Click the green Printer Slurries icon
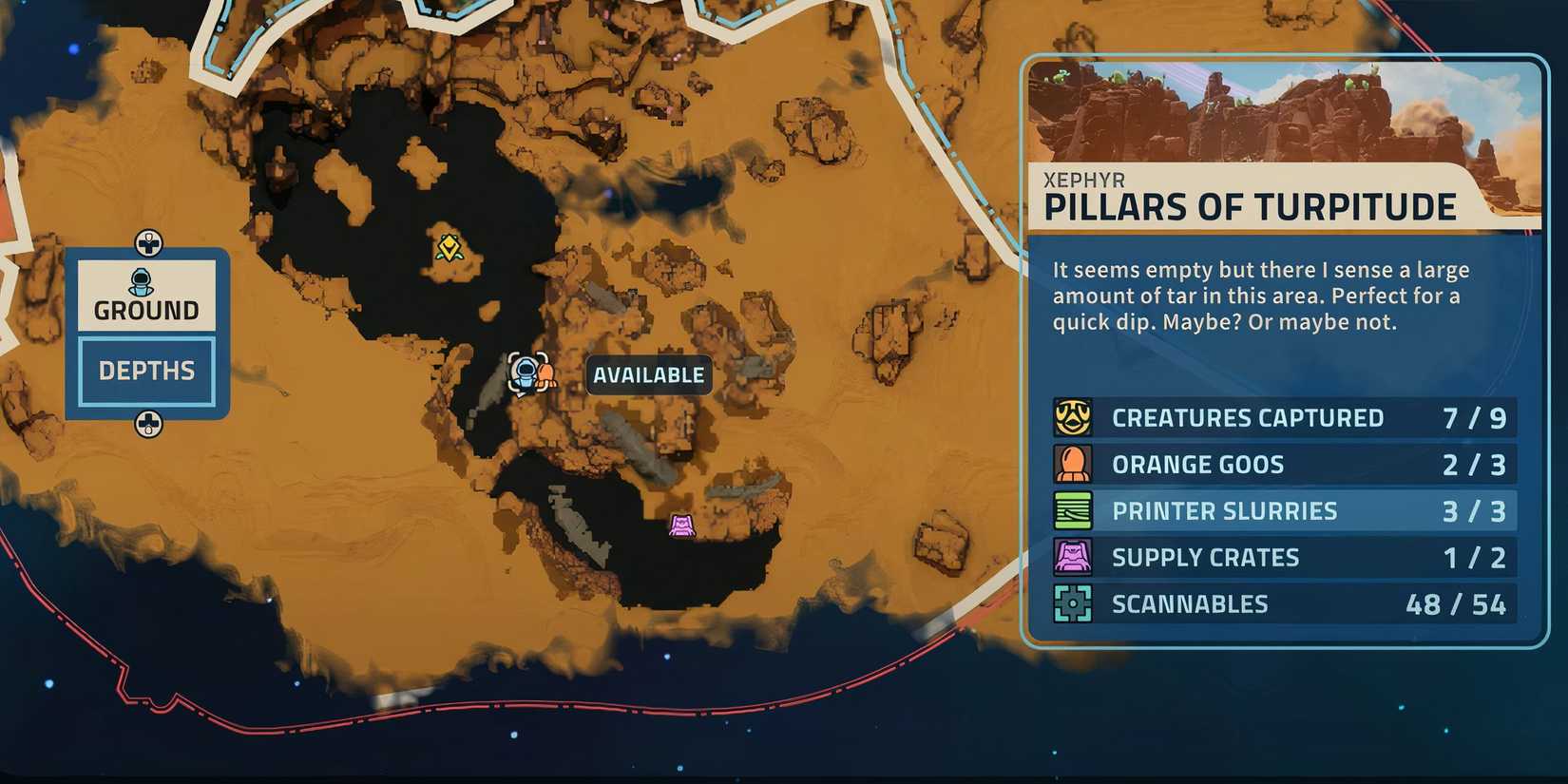Image resolution: width=1568 pixels, height=784 pixels. click(1074, 510)
